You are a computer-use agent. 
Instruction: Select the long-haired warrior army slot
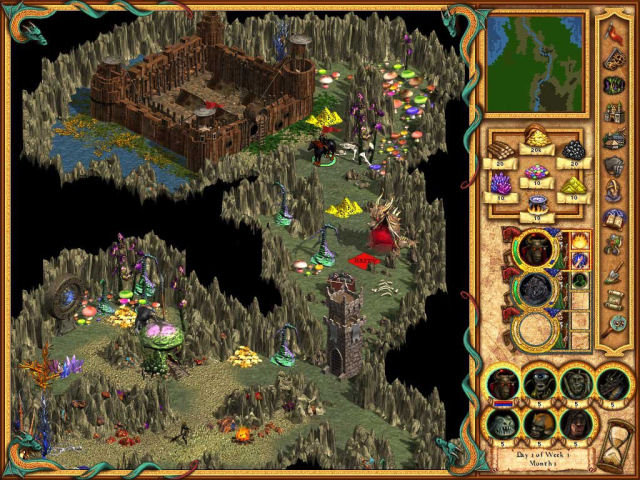pyautogui.click(x=577, y=423)
